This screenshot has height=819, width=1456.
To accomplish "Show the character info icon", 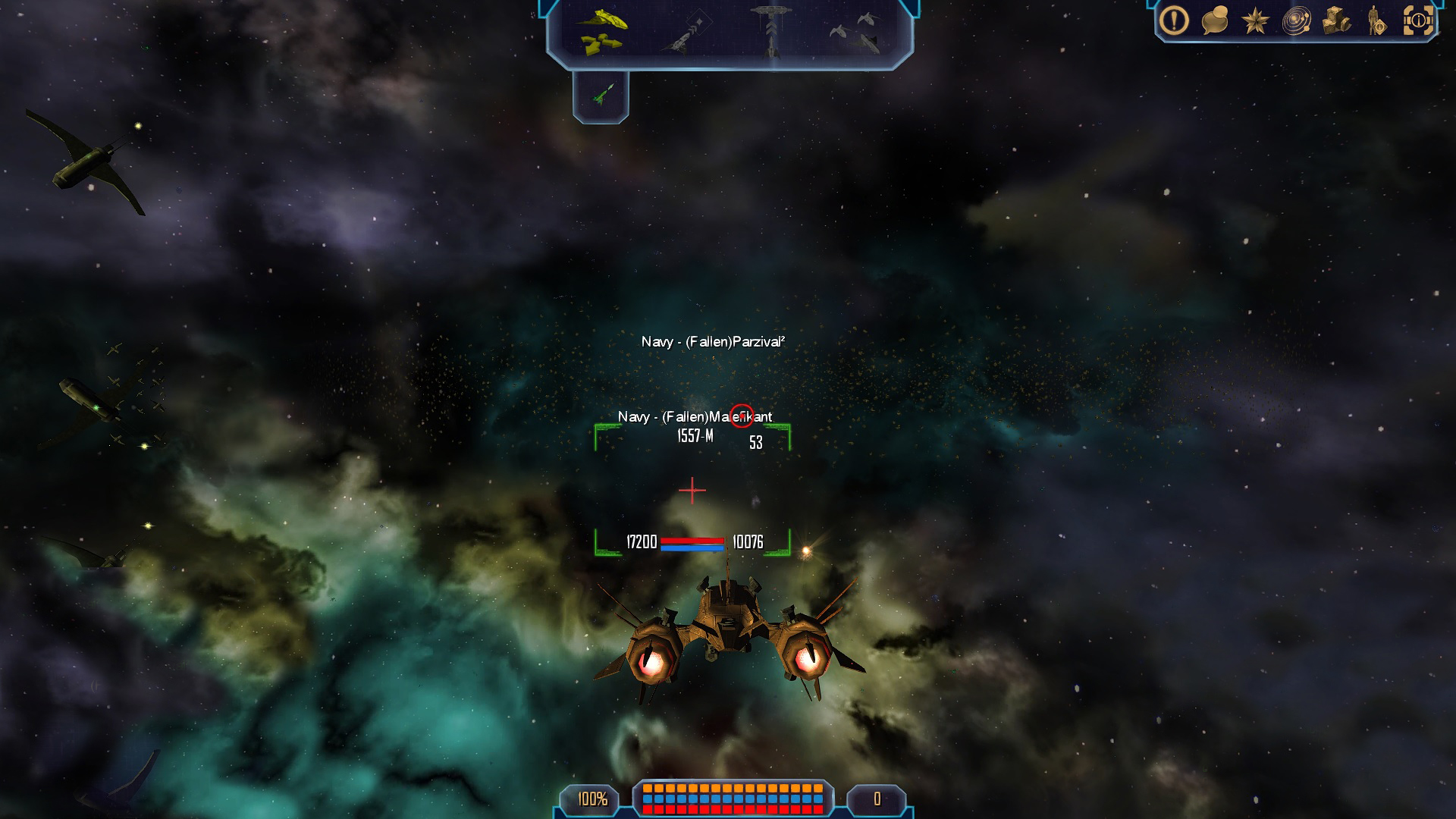I will click(x=1376, y=21).
